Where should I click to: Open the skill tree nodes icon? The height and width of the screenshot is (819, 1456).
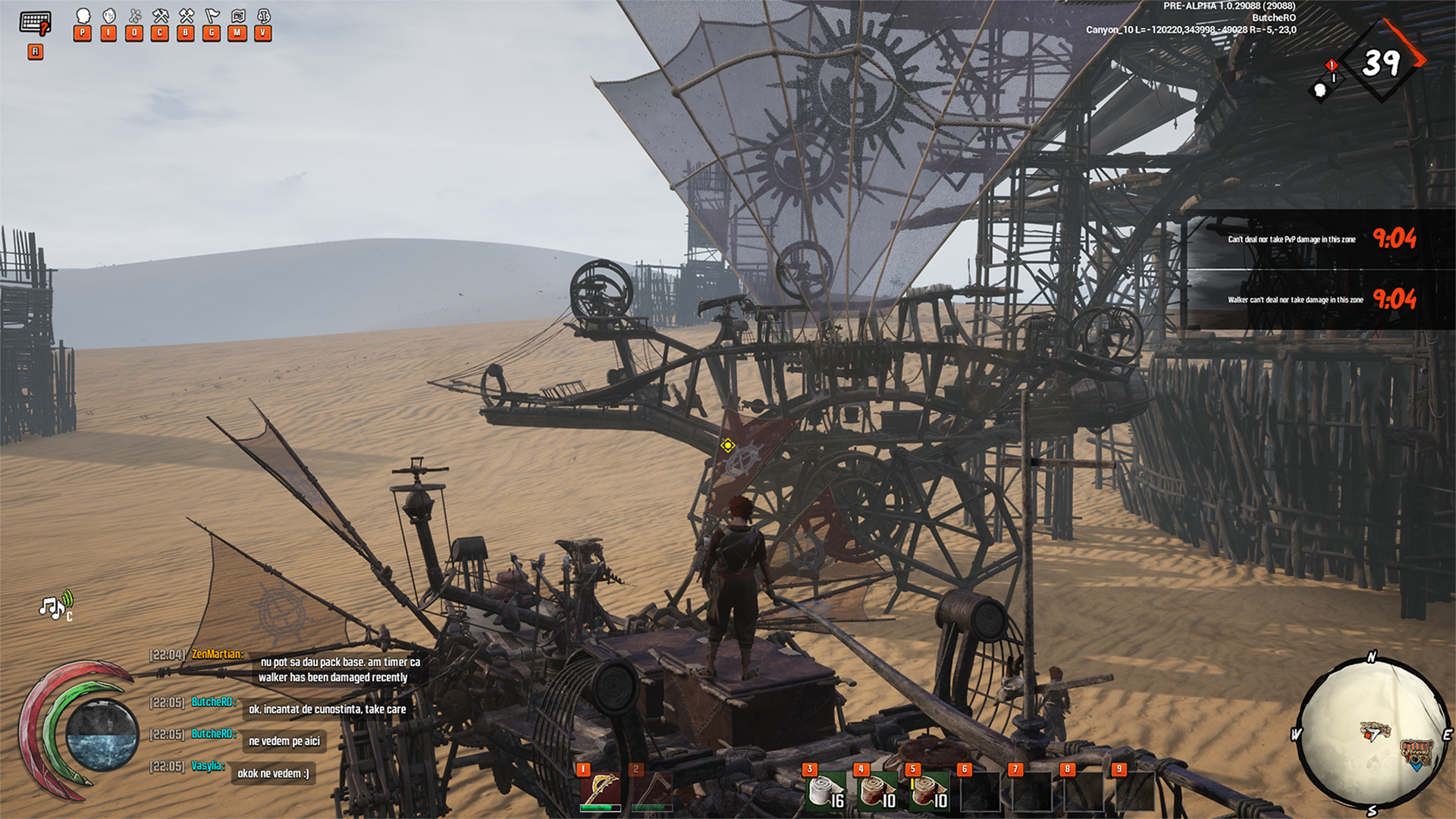click(135, 17)
